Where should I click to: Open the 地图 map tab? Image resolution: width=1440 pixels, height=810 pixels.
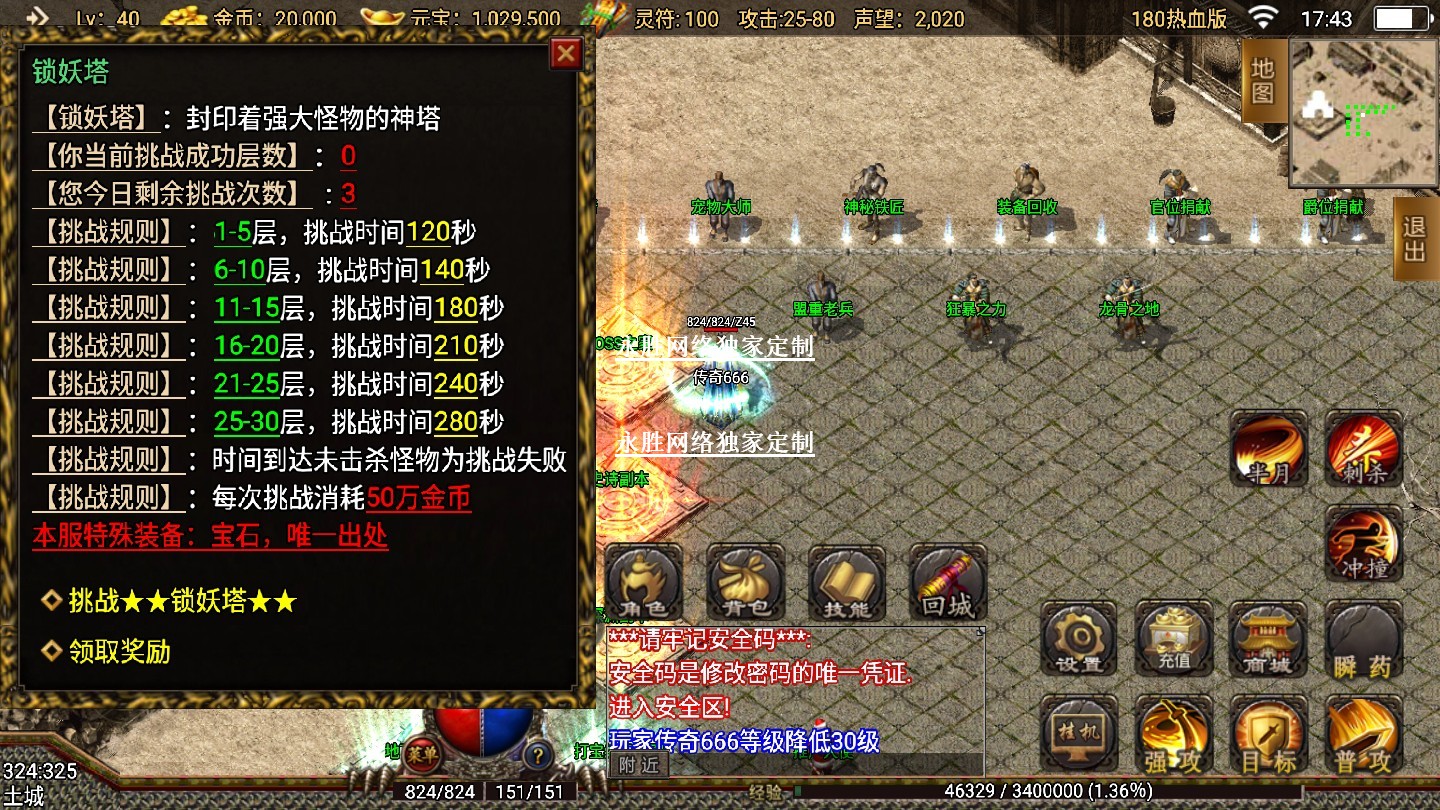point(1263,81)
